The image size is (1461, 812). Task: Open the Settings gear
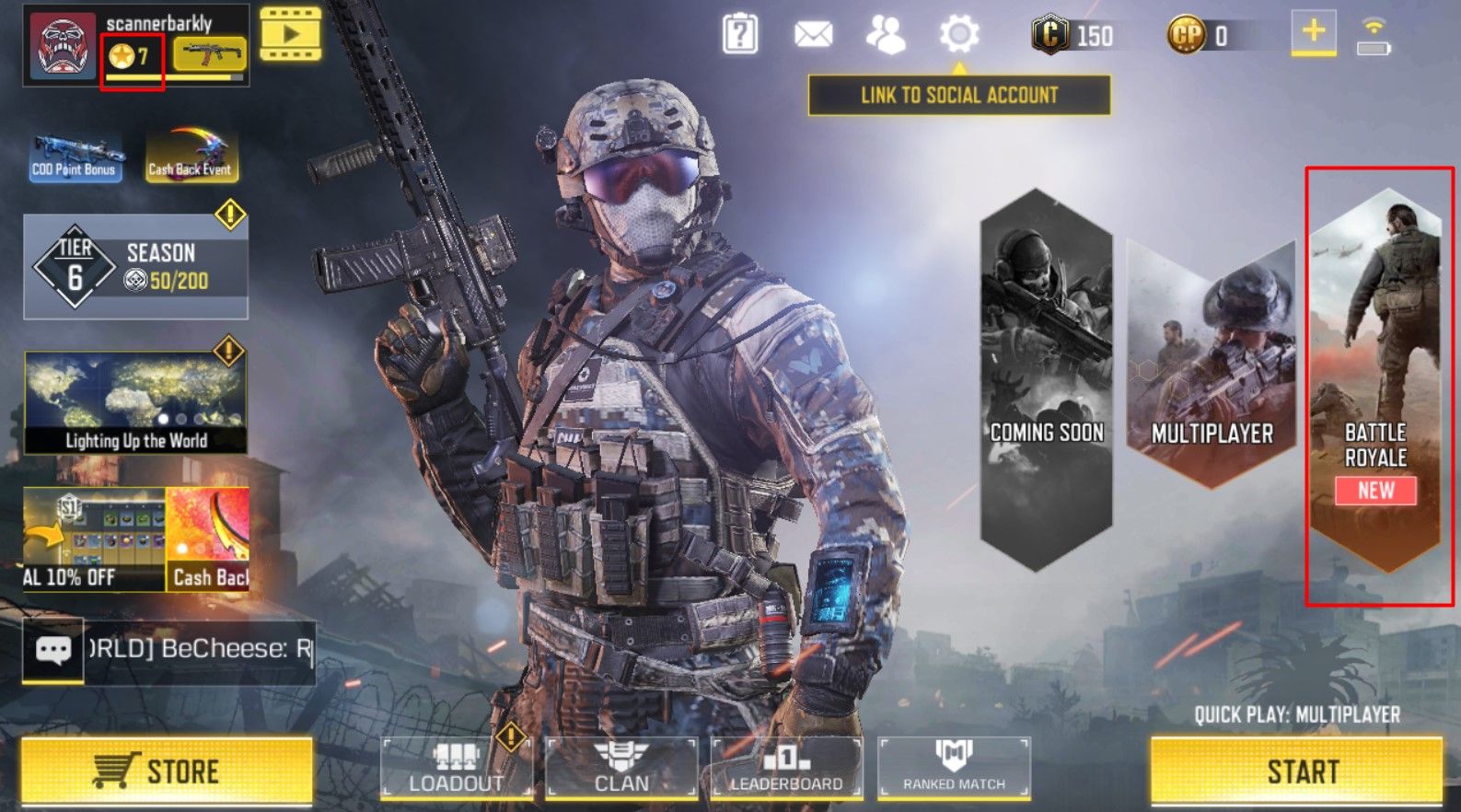pos(960,34)
